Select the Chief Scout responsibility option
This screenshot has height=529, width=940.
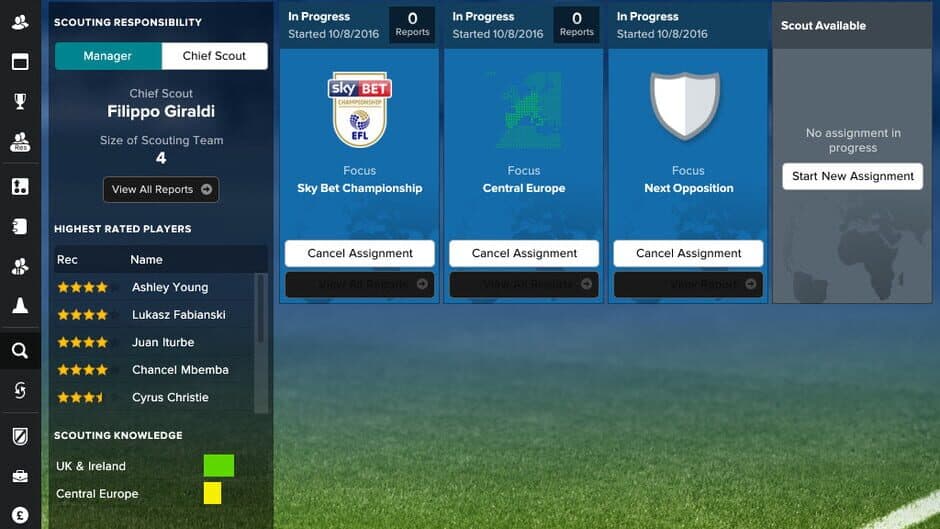(214, 56)
